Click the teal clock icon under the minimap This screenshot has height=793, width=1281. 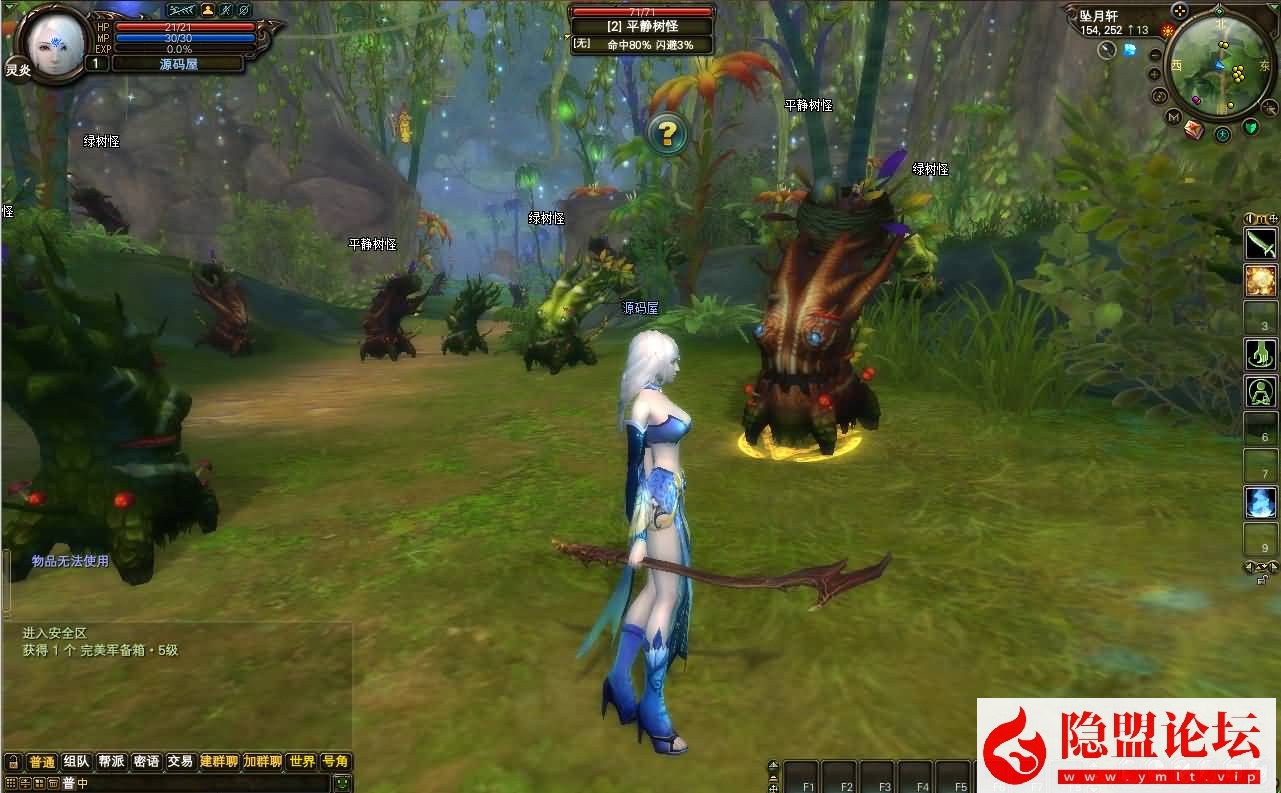[x=1222, y=134]
